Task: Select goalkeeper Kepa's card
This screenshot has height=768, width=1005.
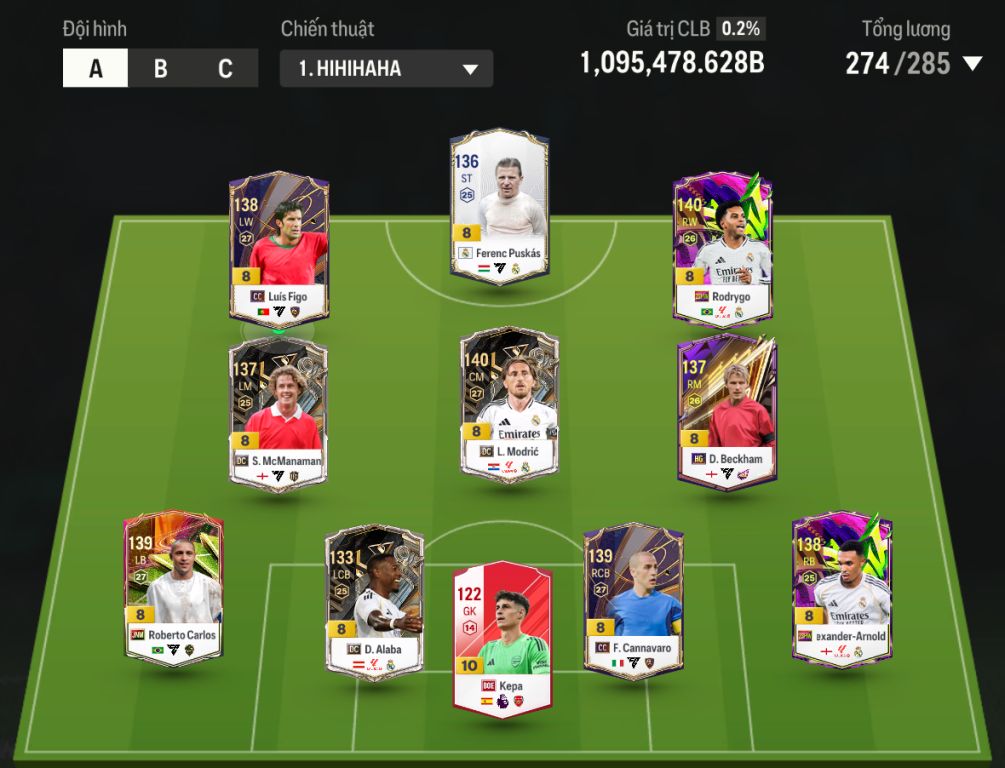Action: click(502, 636)
